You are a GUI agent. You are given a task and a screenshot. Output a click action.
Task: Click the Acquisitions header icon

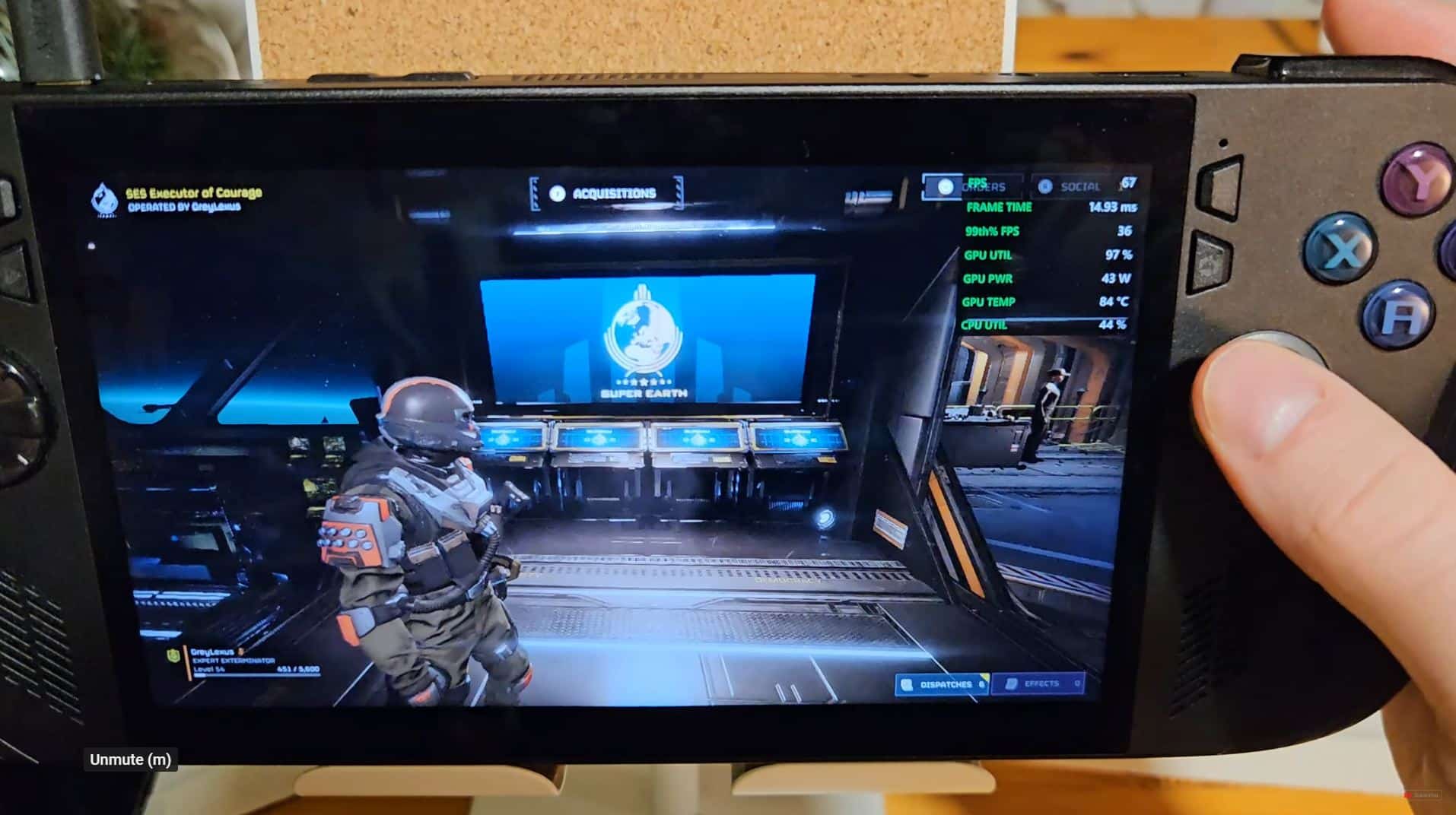coord(558,193)
